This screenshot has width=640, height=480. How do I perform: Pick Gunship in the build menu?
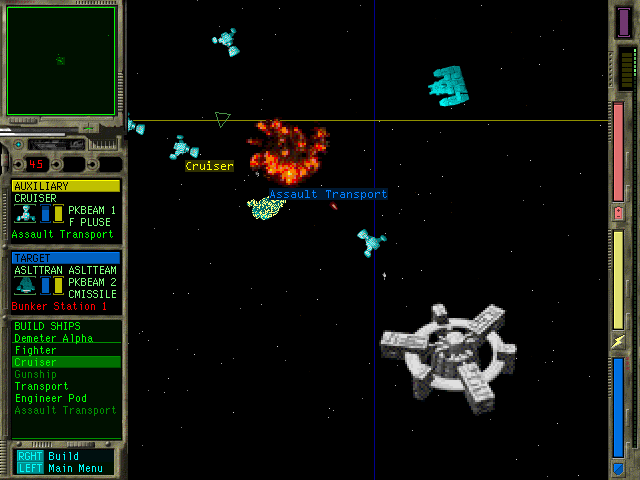(x=35, y=375)
